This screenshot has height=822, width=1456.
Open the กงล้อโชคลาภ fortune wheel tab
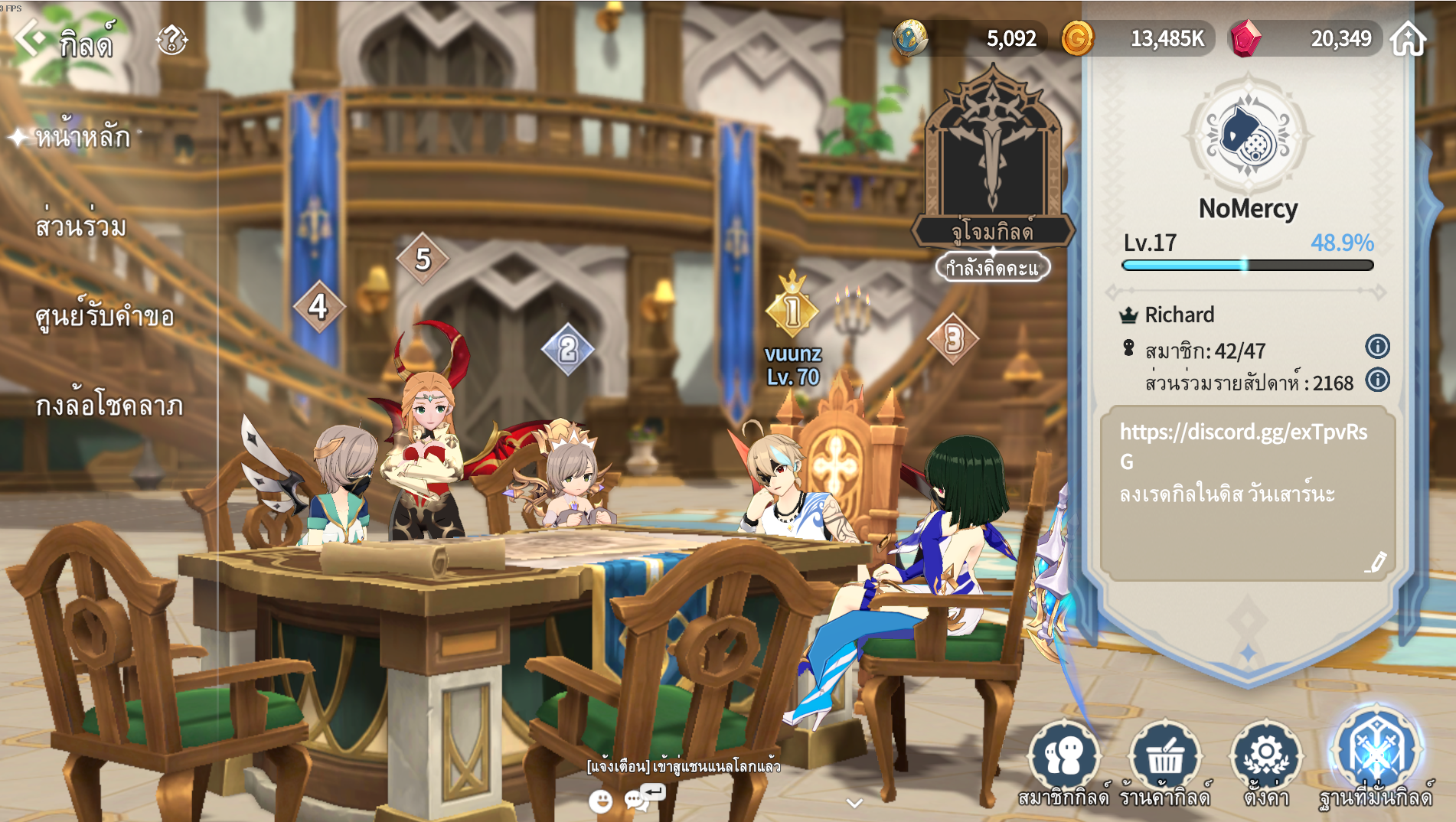click(x=109, y=406)
